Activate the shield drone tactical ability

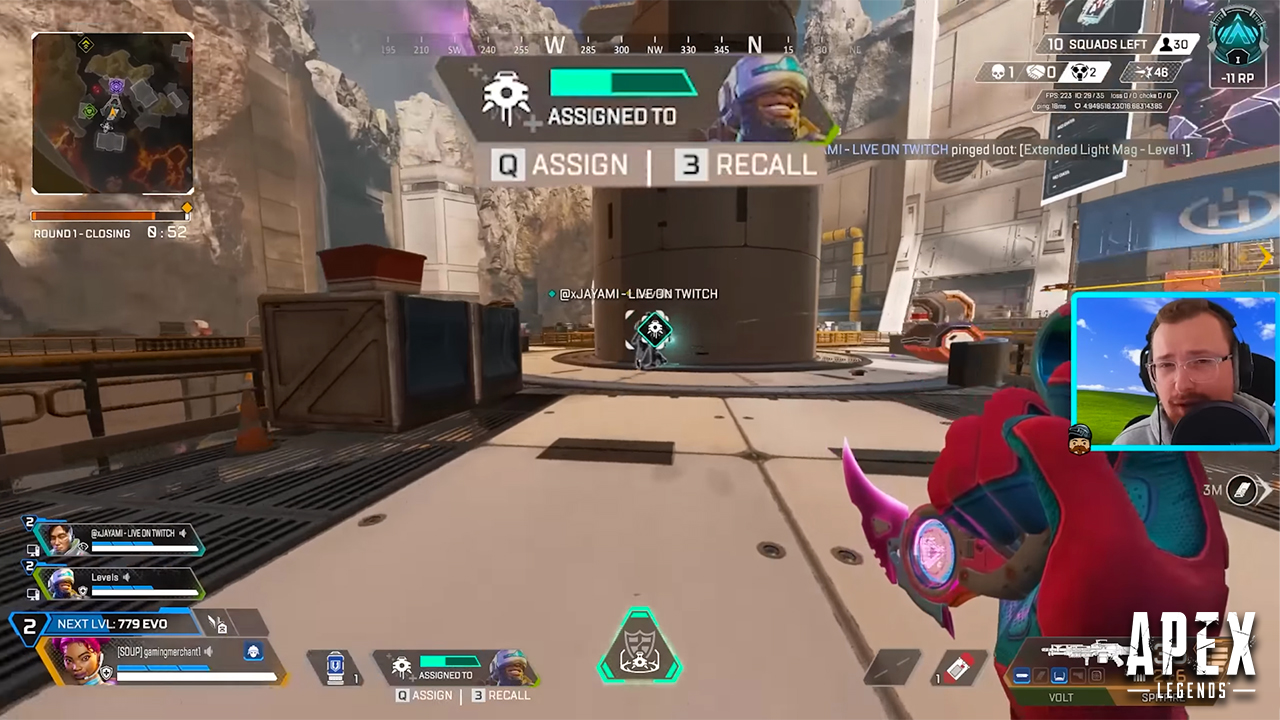455,667
